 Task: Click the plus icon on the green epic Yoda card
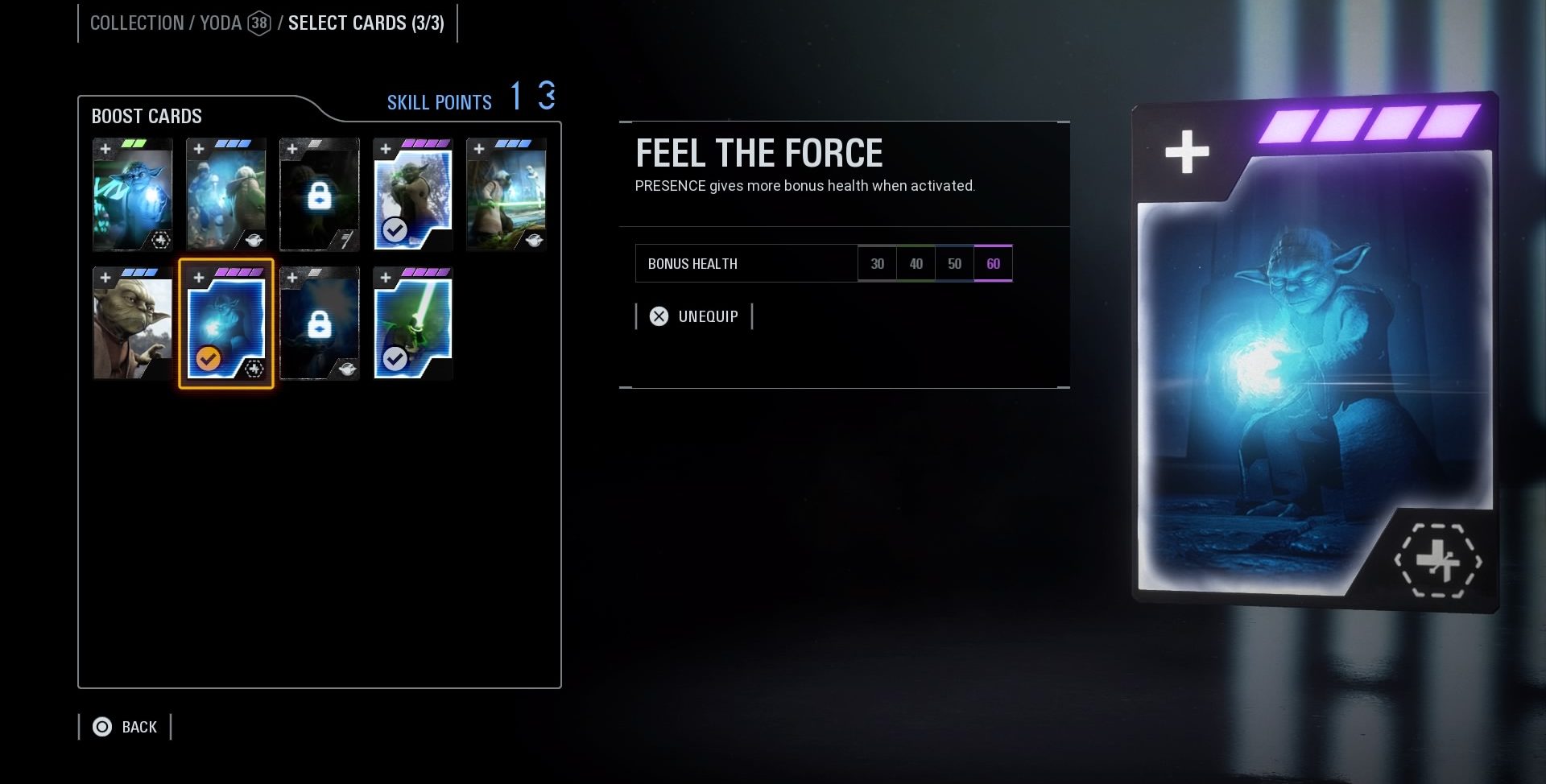(x=105, y=148)
